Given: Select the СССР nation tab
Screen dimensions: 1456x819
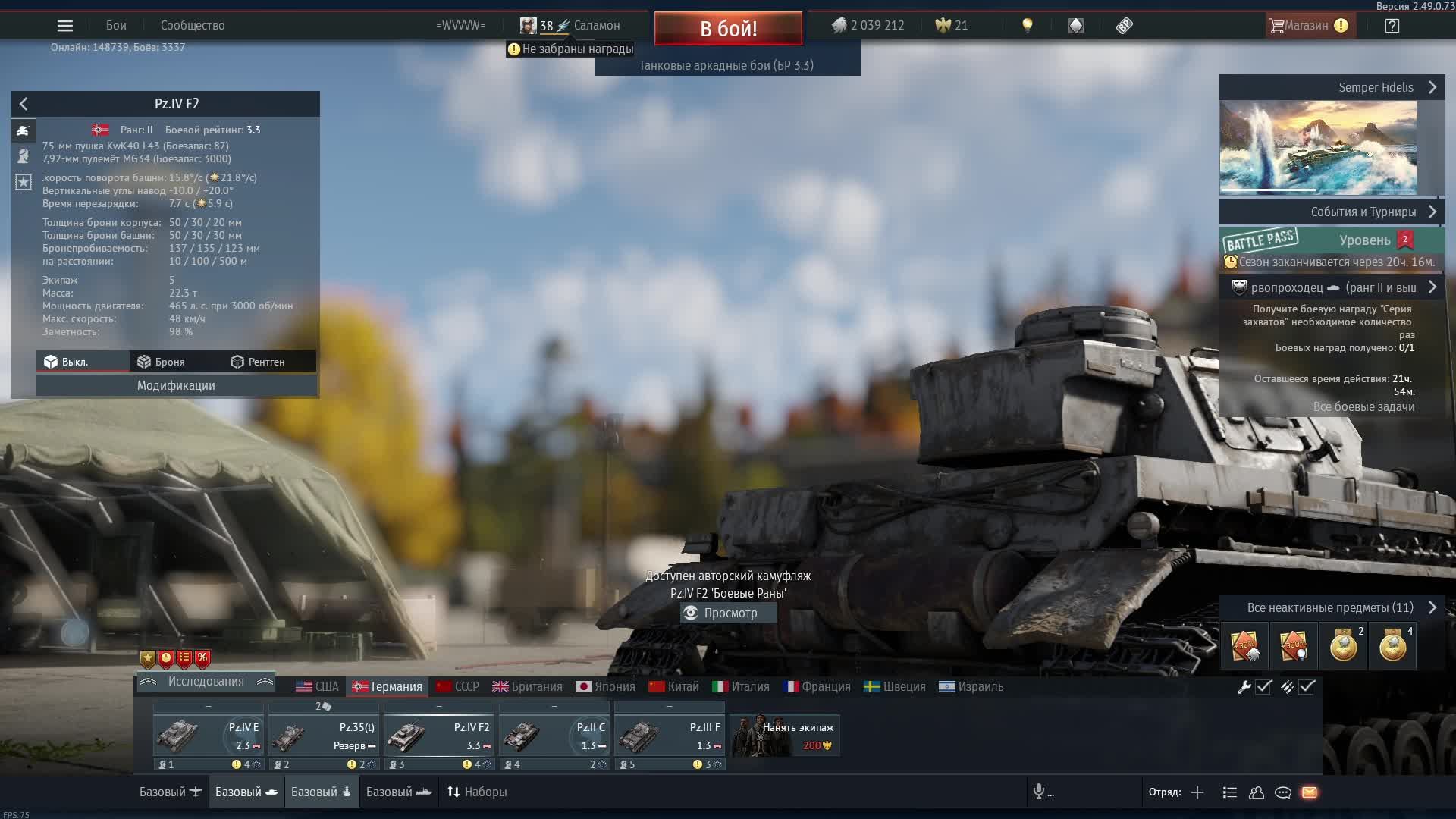Looking at the screenshot, I should click(x=457, y=686).
